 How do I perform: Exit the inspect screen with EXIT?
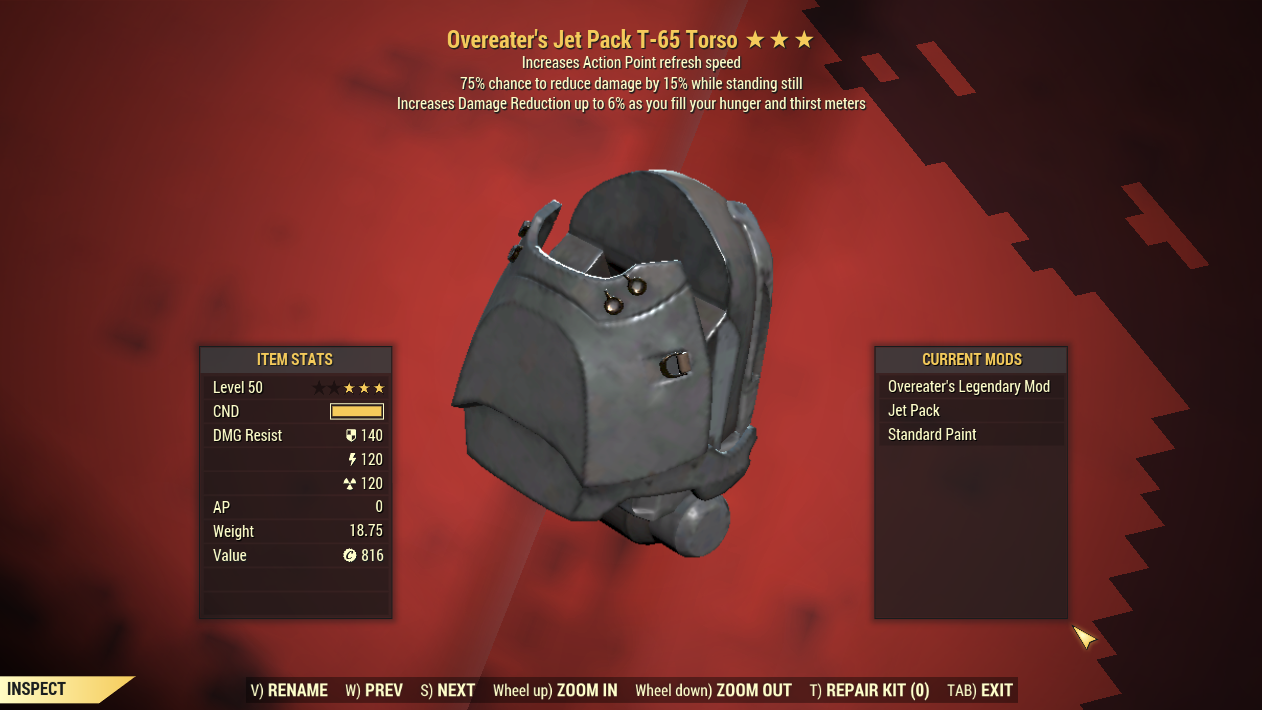coord(980,690)
